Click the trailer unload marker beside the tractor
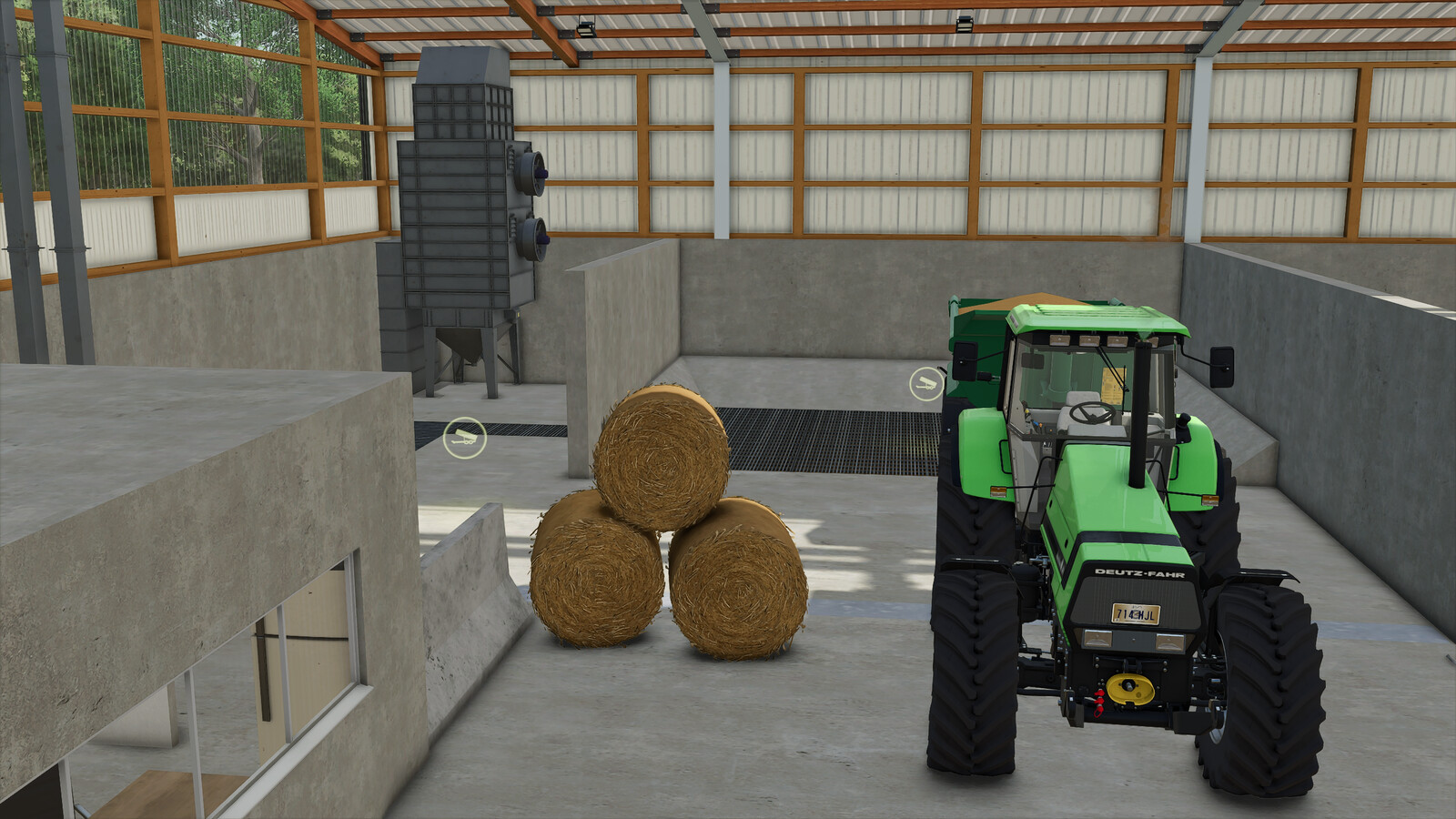The width and height of the screenshot is (1456, 819). [x=927, y=383]
